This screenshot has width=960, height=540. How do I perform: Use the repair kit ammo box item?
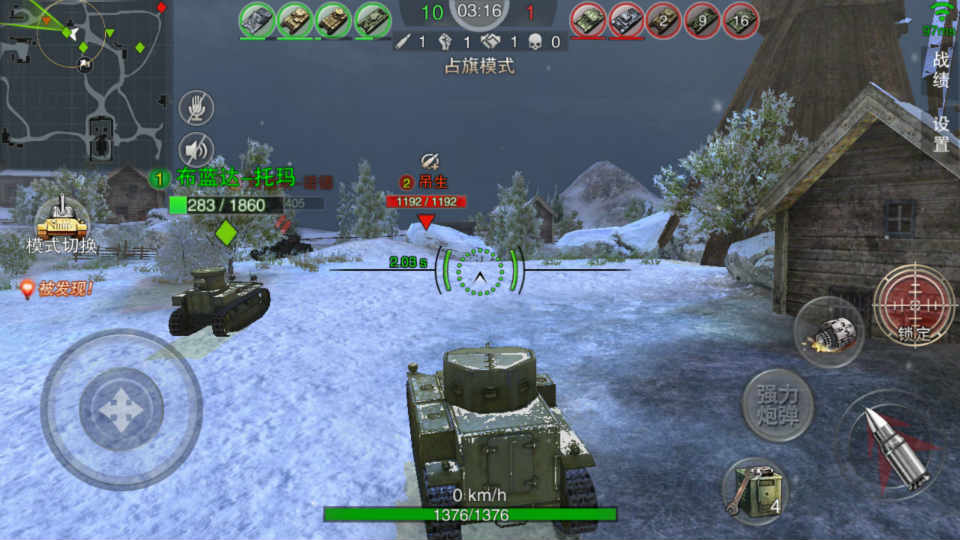click(754, 492)
